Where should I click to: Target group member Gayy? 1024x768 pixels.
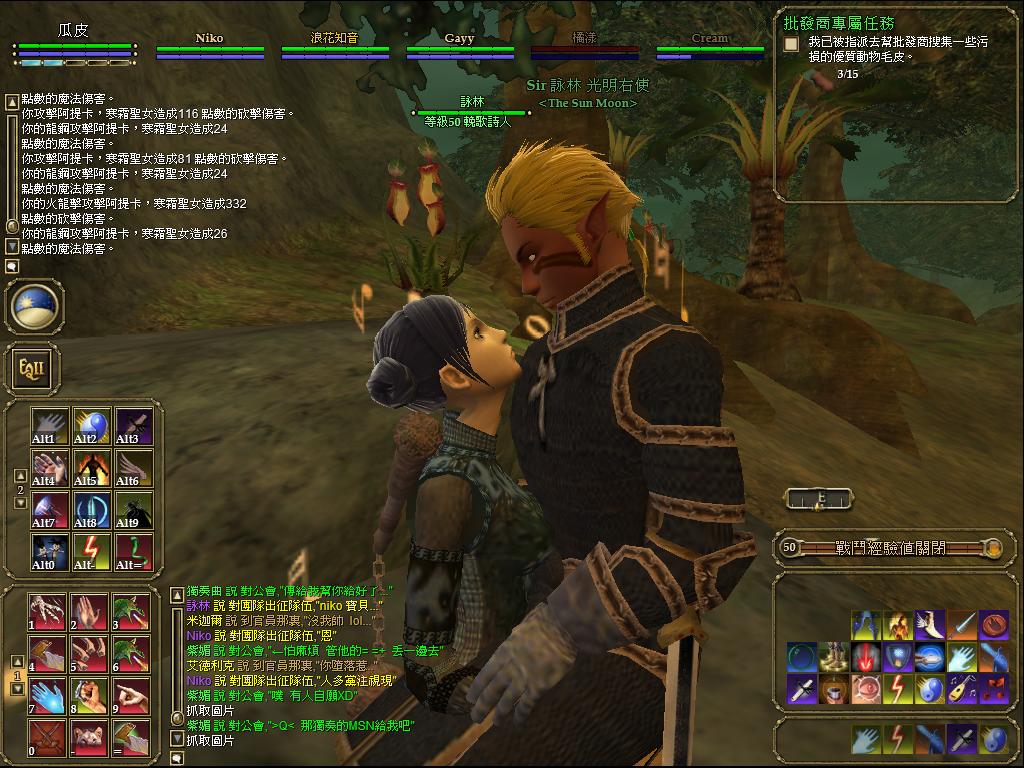click(460, 46)
